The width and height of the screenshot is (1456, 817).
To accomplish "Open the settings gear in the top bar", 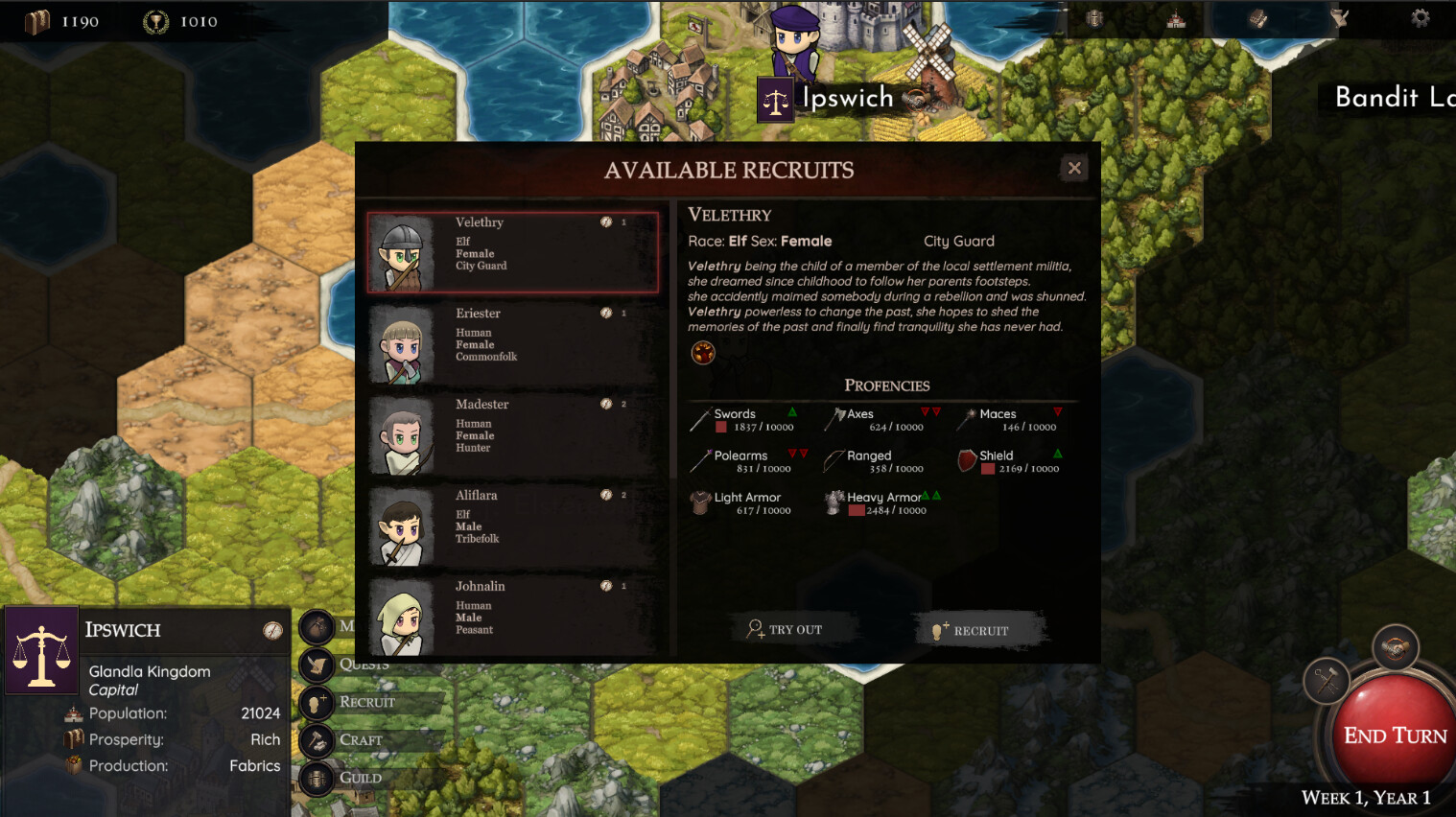I will (x=1421, y=17).
